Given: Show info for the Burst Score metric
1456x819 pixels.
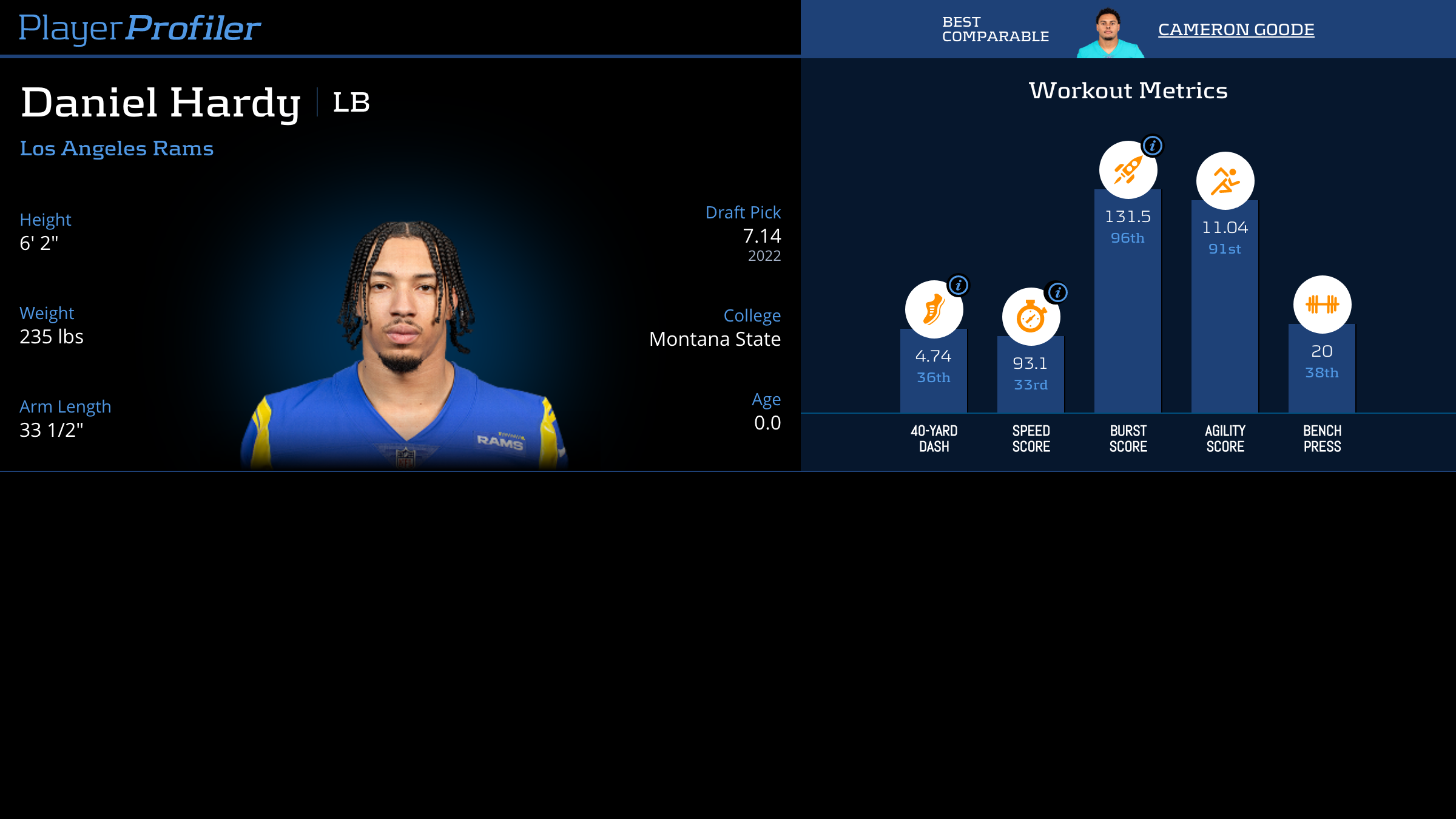Looking at the screenshot, I should (x=1152, y=146).
